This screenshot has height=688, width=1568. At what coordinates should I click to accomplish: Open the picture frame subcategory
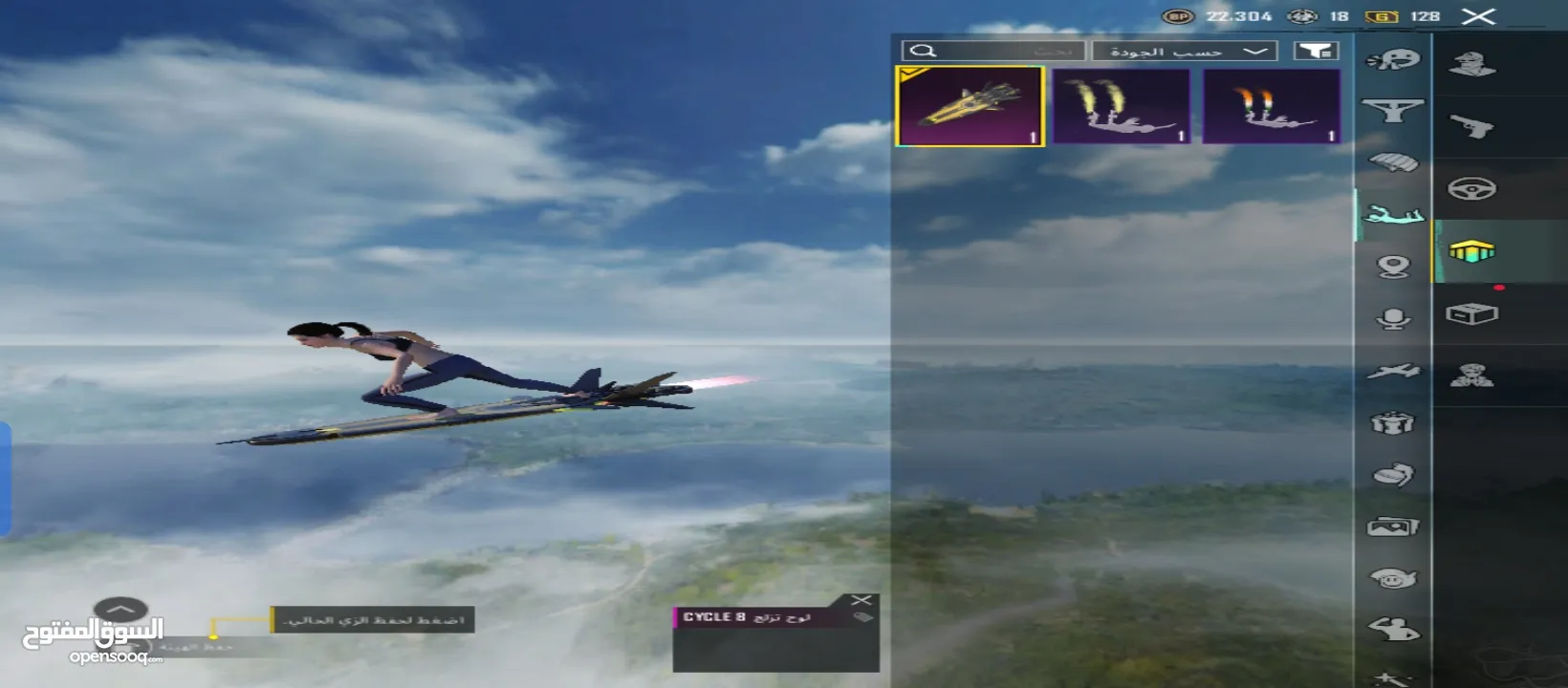click(x=1393, y=527)
